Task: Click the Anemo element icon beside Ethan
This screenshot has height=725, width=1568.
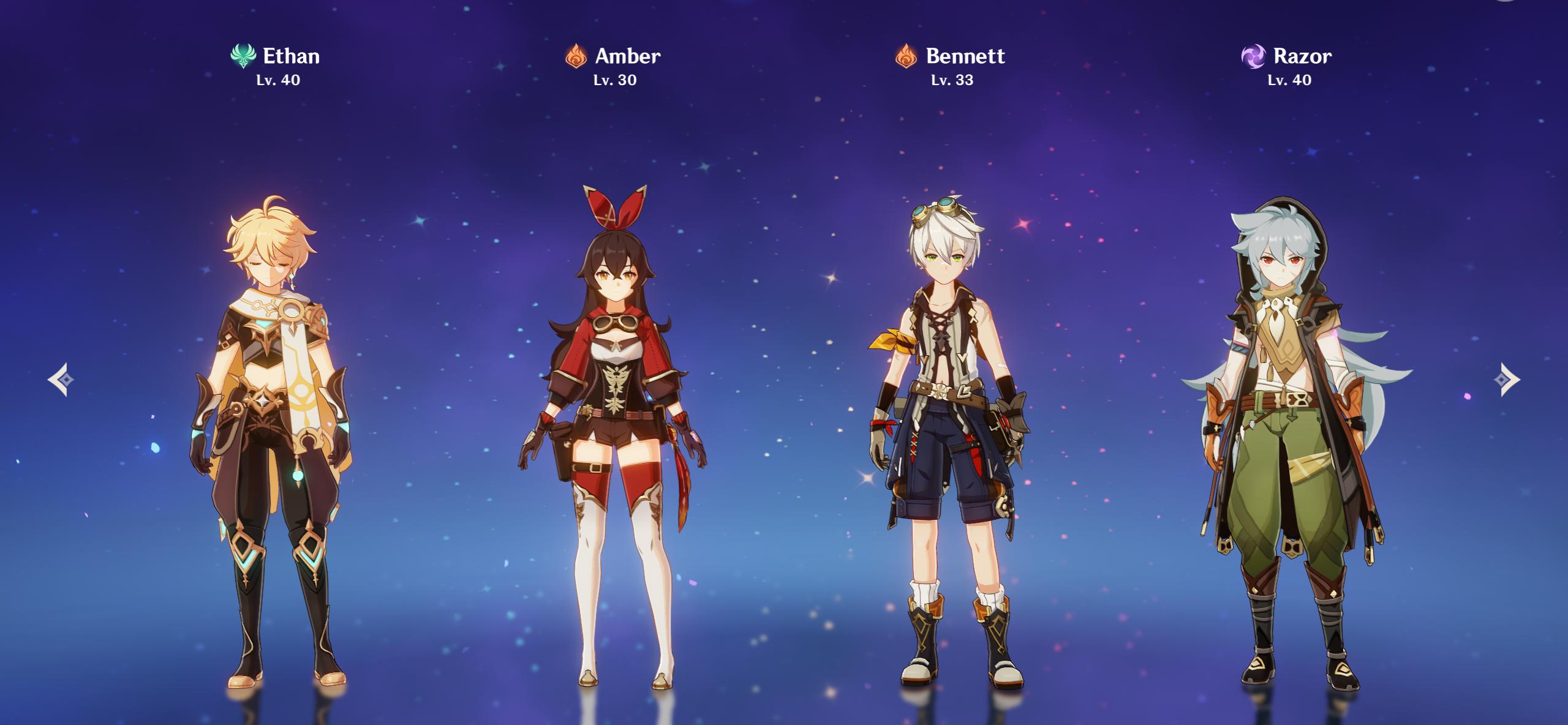Action: [243, 56]
